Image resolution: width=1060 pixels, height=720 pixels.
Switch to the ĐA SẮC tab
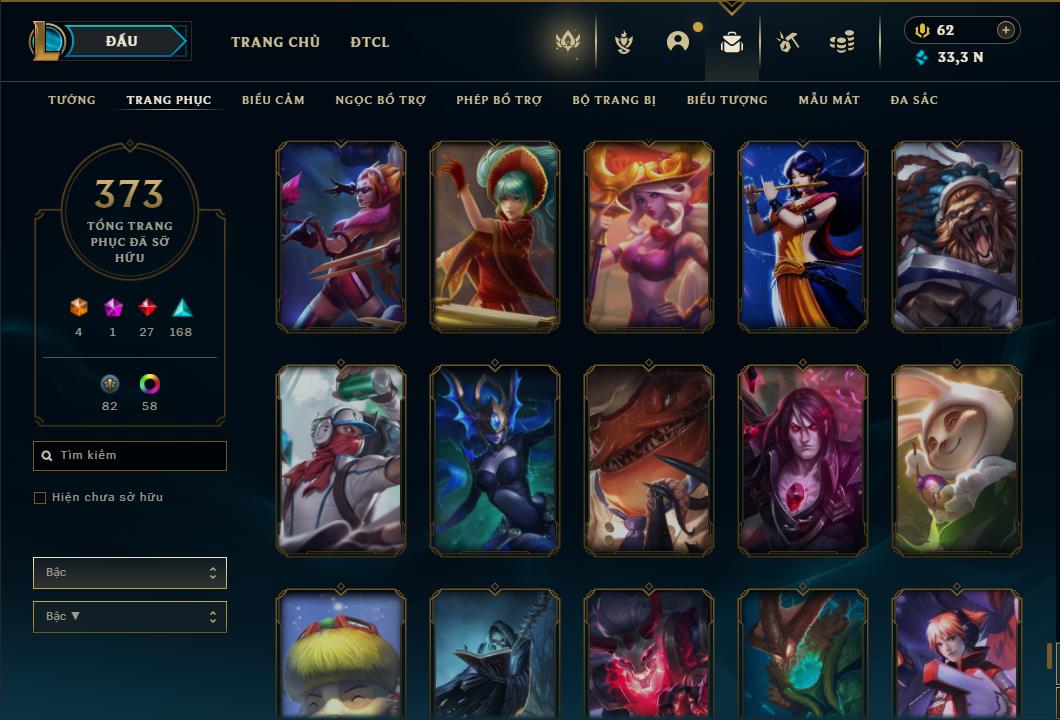coord(914,100)
